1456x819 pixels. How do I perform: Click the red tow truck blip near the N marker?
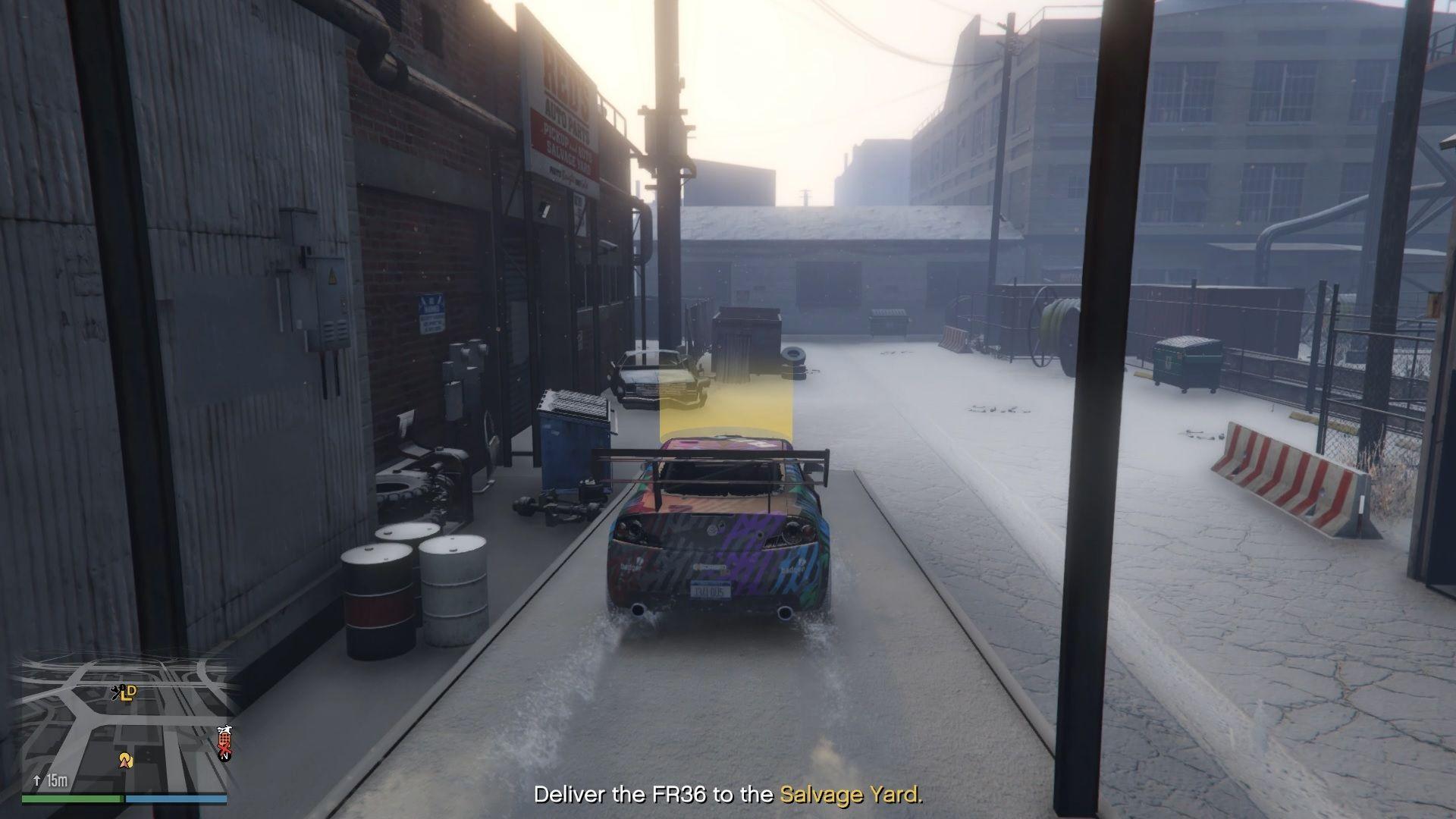tap(224, 740)
